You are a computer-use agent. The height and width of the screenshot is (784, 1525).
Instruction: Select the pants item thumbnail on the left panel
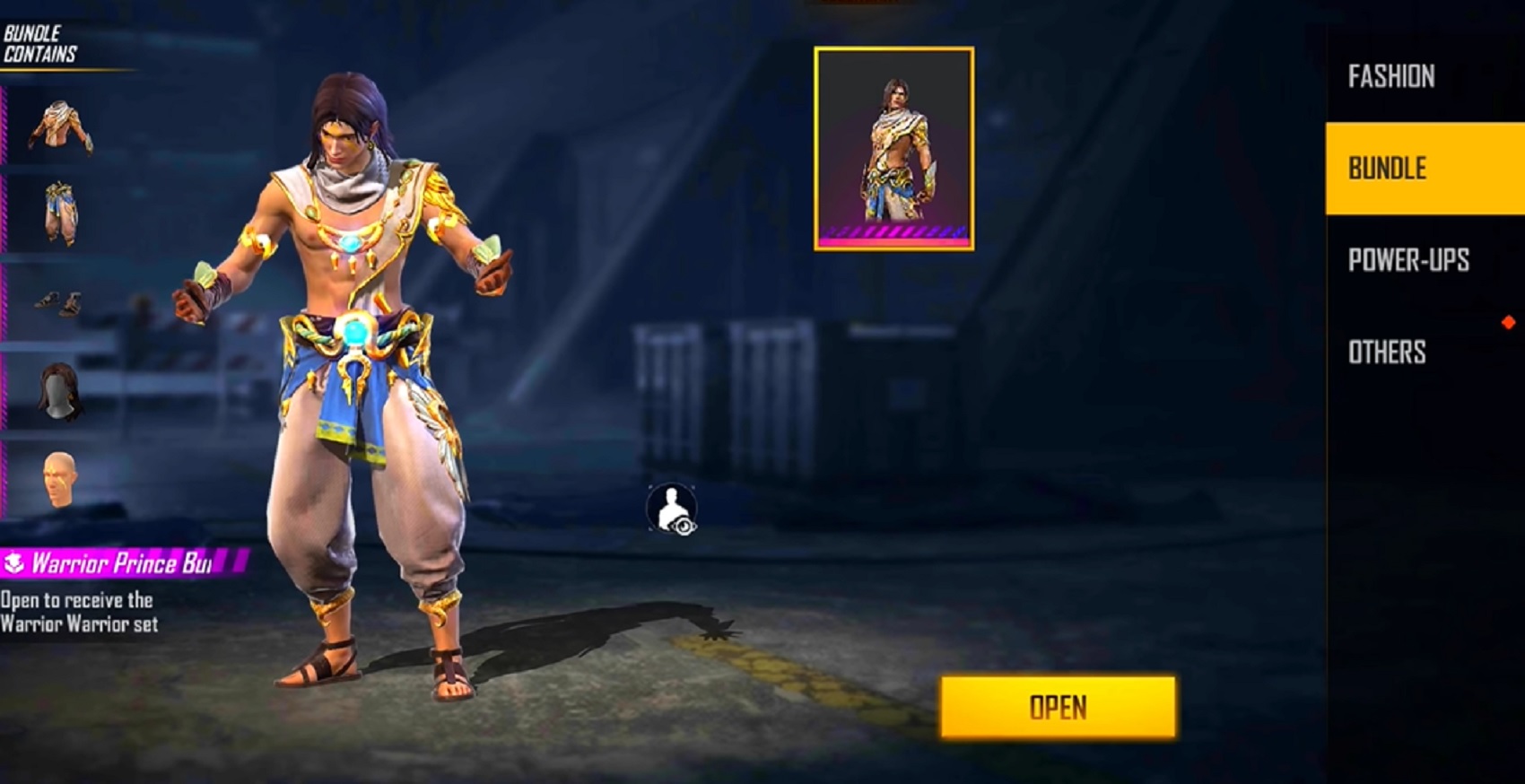click(61, 215)
